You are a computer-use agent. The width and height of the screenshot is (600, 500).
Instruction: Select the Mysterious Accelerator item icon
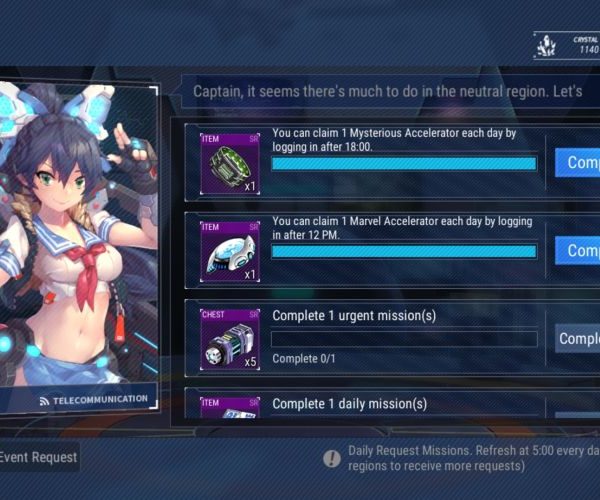tap(230, 163)
